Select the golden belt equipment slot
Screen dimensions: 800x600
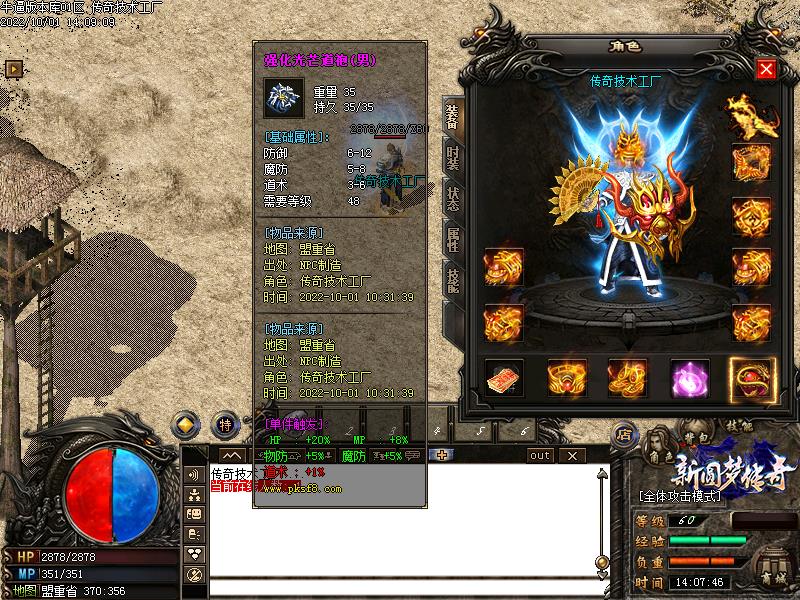point(566,380)
